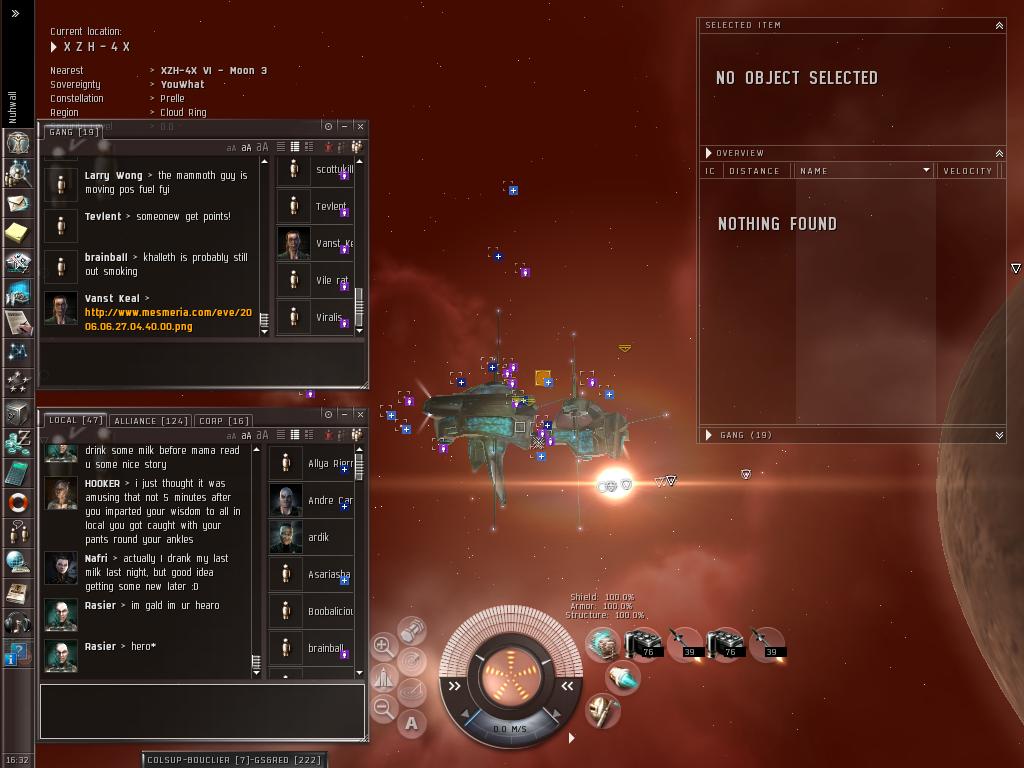Expand the Gang (19) panel on the right
Viewport: 1024px width, 768px height.
[998, 435]
